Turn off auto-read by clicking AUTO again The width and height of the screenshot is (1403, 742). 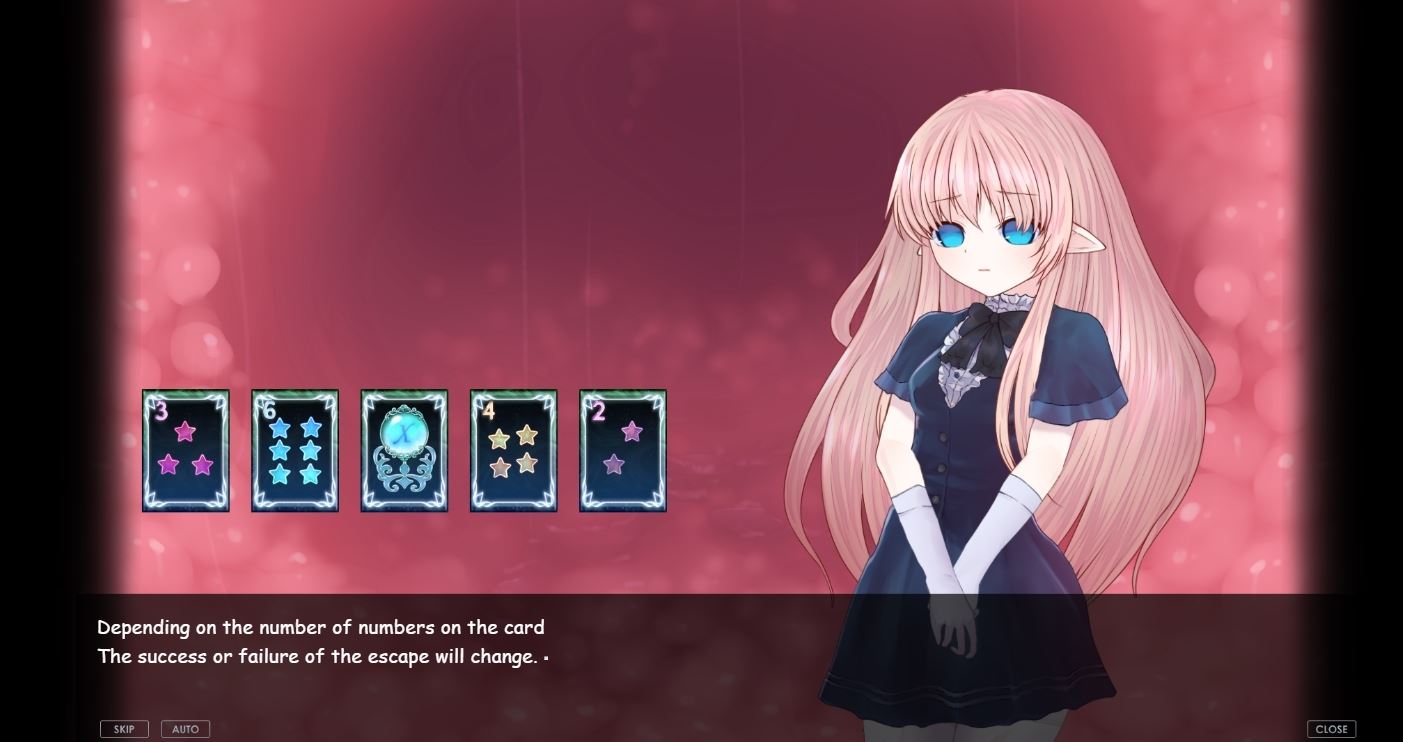tap(185, 728)
